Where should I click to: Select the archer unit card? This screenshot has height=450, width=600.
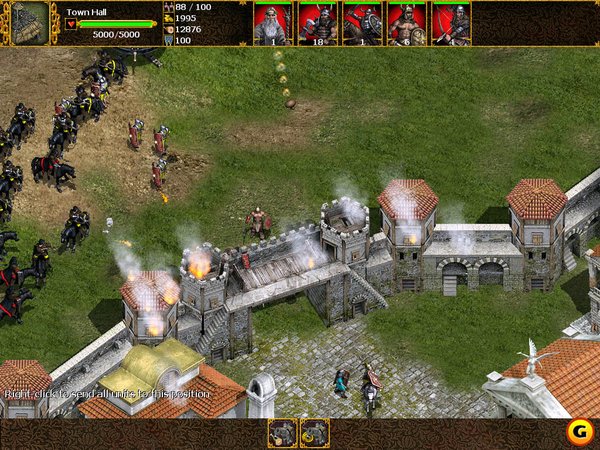tap(452, 23)
